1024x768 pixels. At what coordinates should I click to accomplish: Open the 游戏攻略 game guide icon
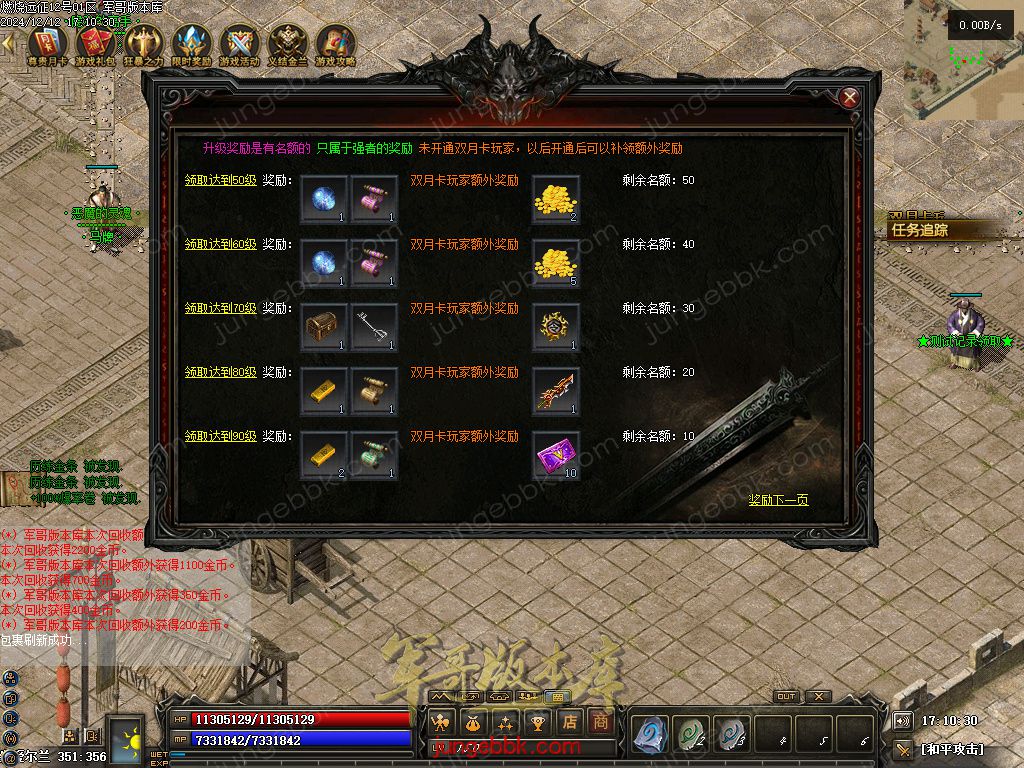pos(336,45)
